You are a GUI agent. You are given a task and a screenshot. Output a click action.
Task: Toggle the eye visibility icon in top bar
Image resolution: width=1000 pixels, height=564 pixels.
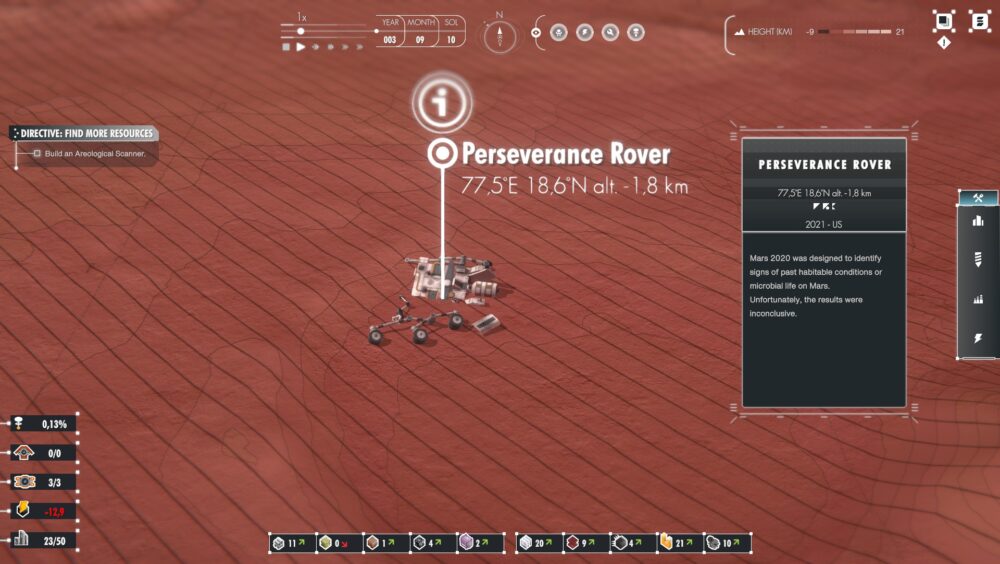536,32
